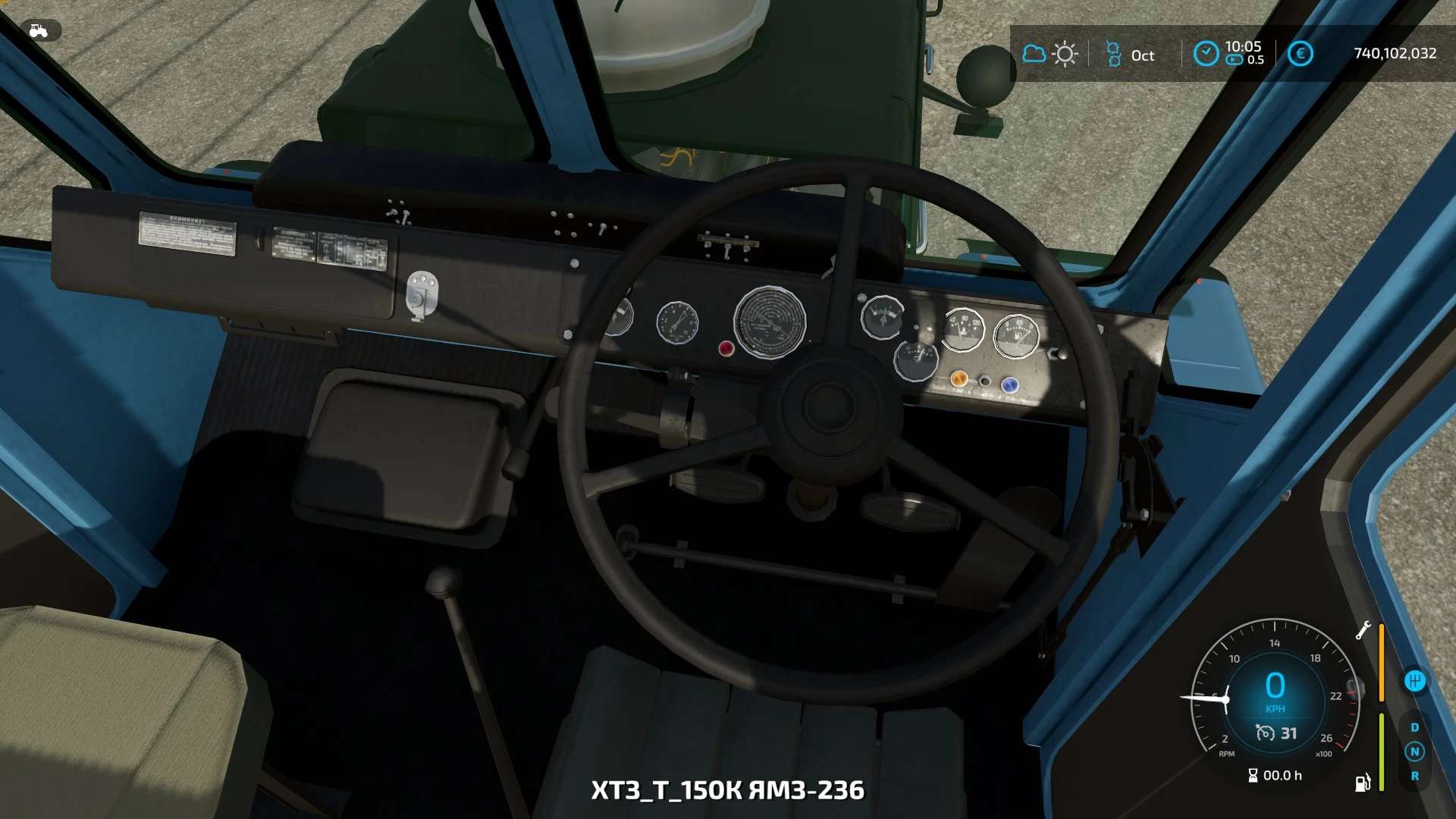Viewport: 1456px width, 819px height.
Task: Click the fuel pump icon
Action: [1363, 782]
